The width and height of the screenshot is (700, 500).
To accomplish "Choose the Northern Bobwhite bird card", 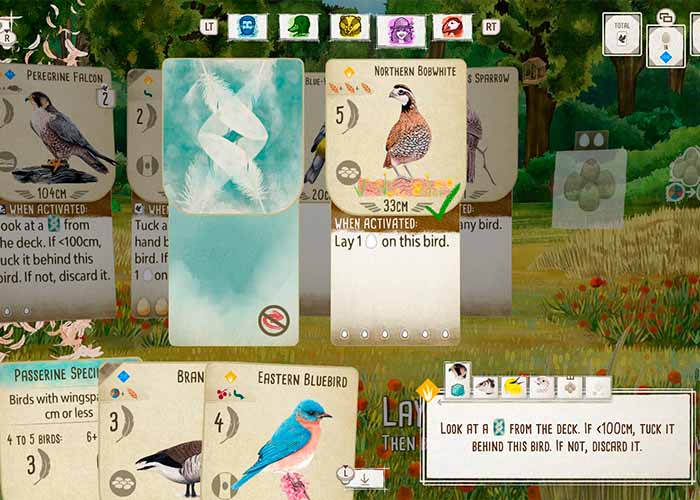I will pyautogui.click(x=397, y=200).
